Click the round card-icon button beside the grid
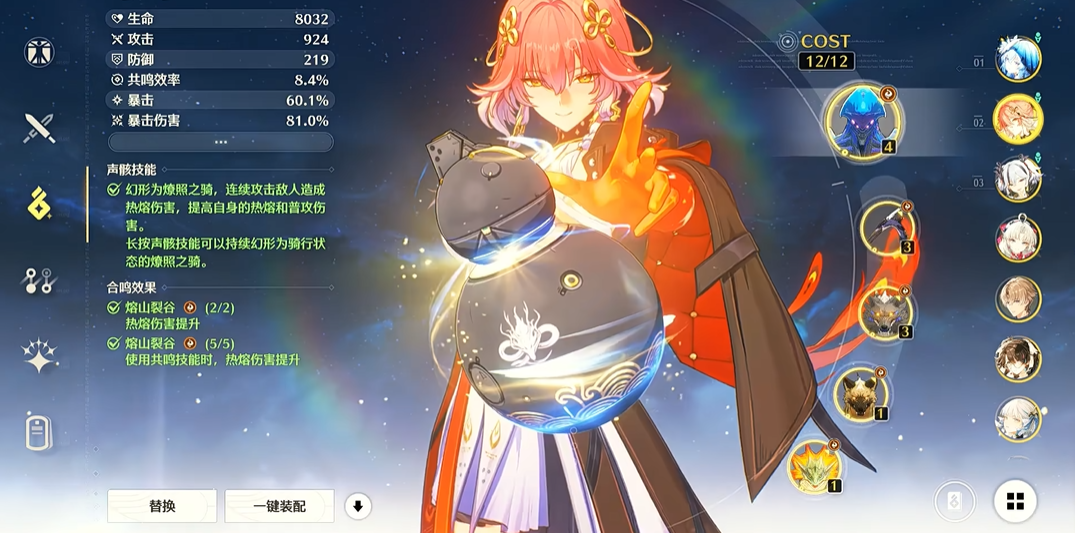 pyautogui.click(x=955, y=502)
